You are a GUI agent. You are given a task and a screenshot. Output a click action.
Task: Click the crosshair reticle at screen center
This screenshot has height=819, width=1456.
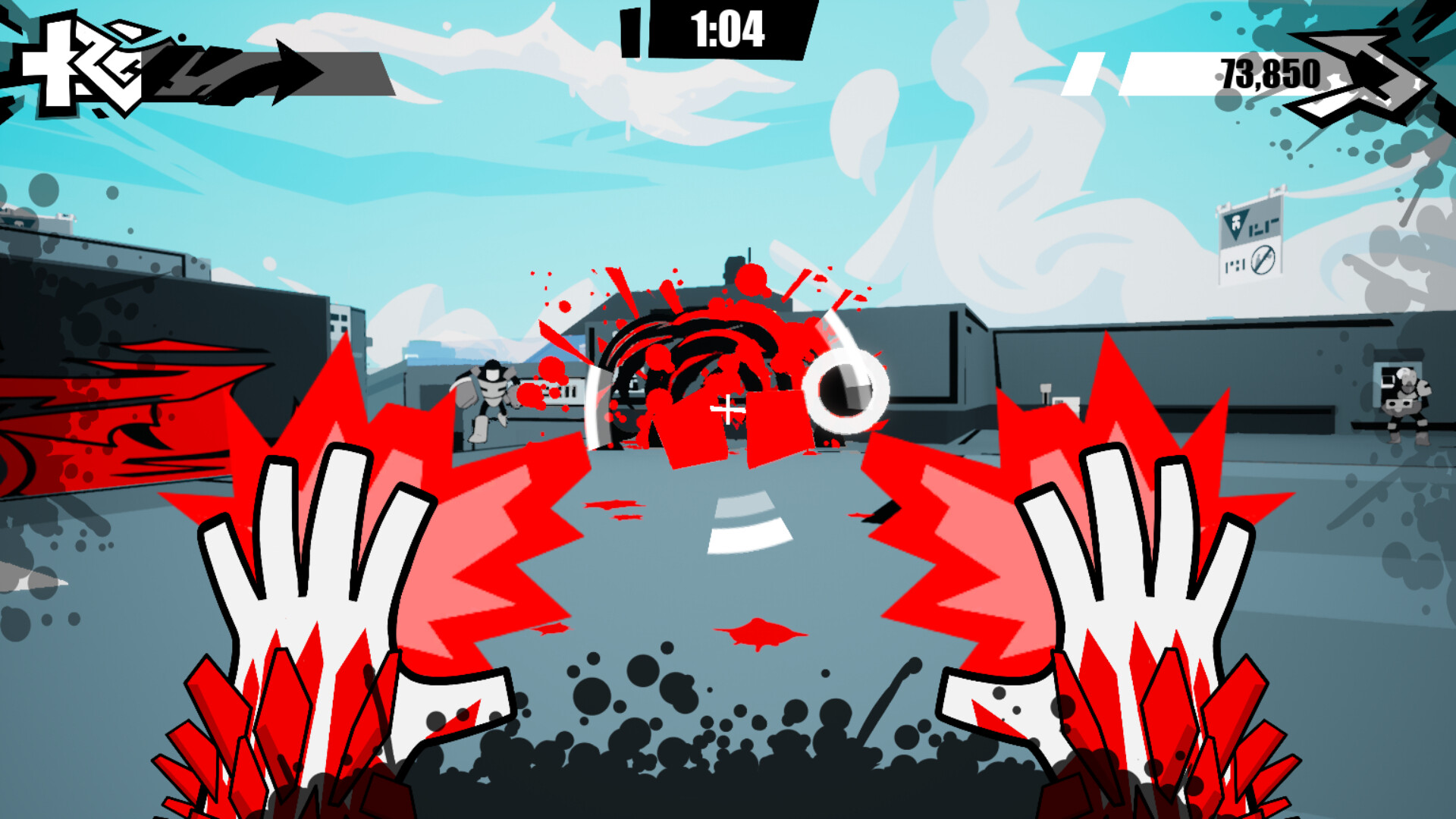pyautogui.click(x=726, y=410)
